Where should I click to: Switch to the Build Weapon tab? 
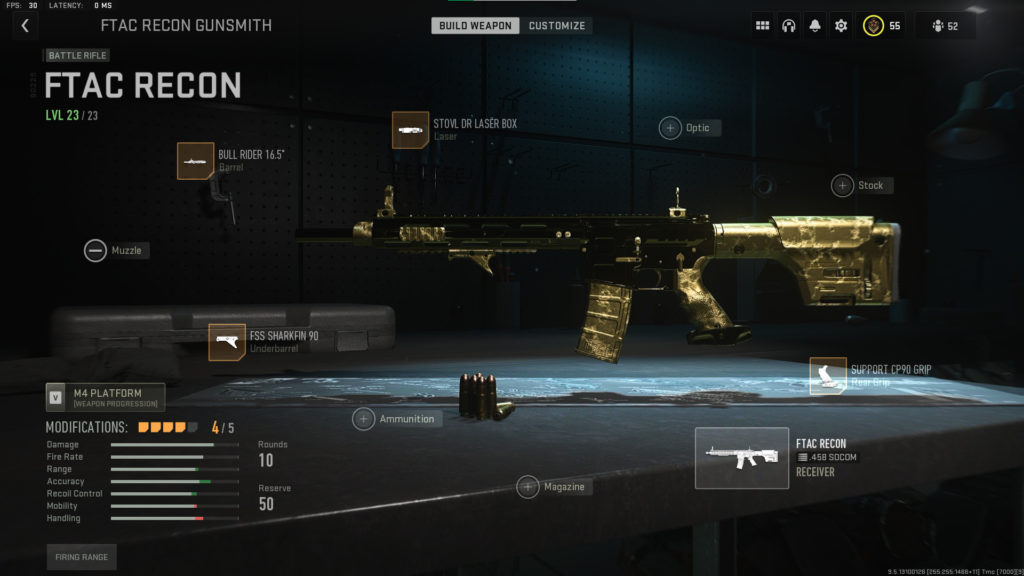475,25
